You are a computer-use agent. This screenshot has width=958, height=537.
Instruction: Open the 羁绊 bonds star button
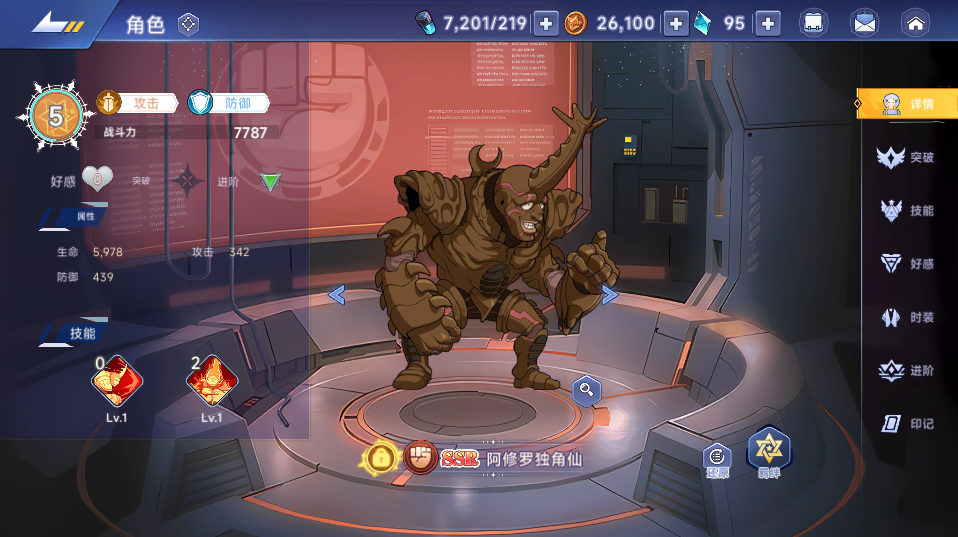tap(769, 452)
